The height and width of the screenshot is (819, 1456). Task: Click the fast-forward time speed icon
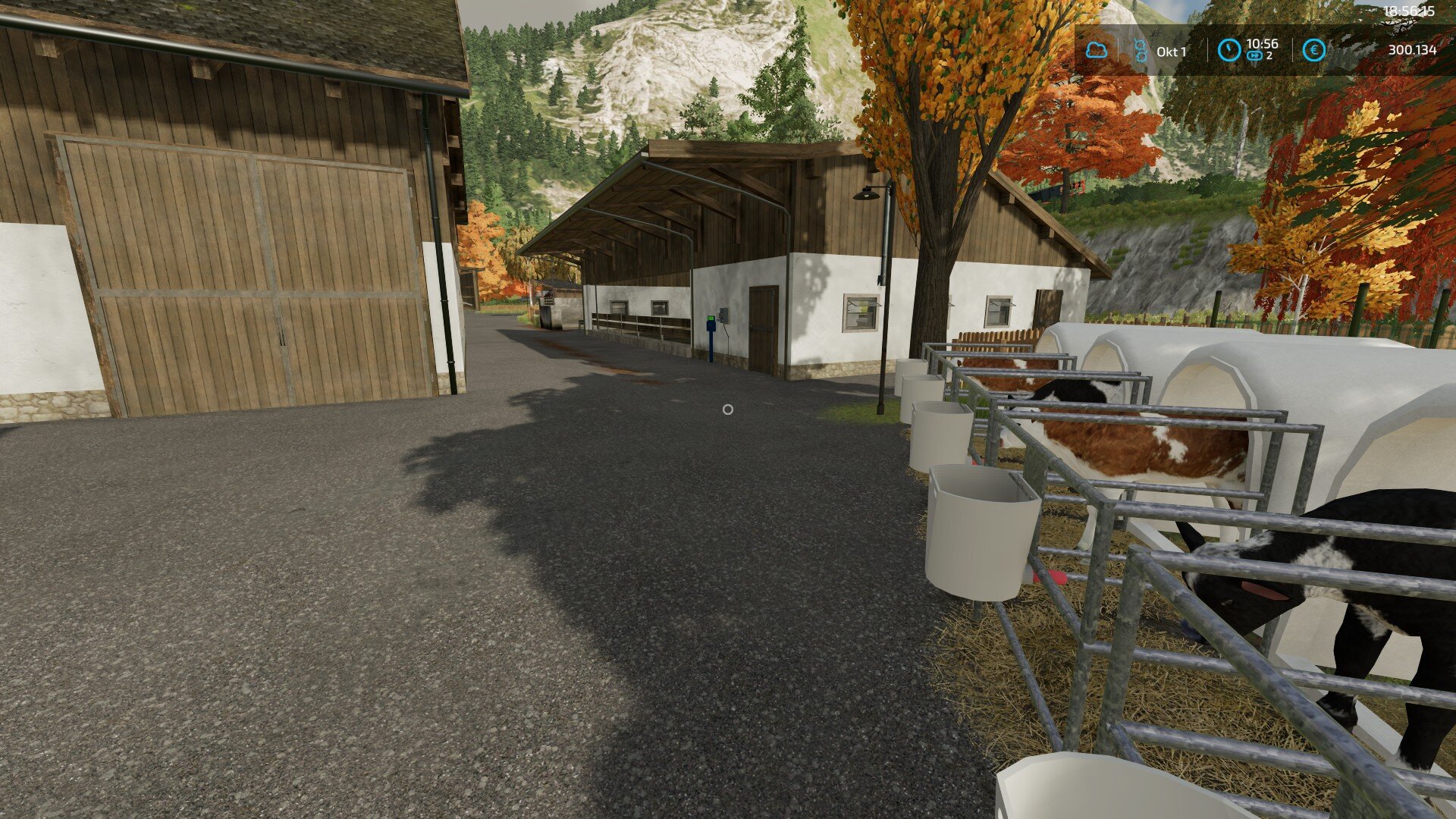1254,56
